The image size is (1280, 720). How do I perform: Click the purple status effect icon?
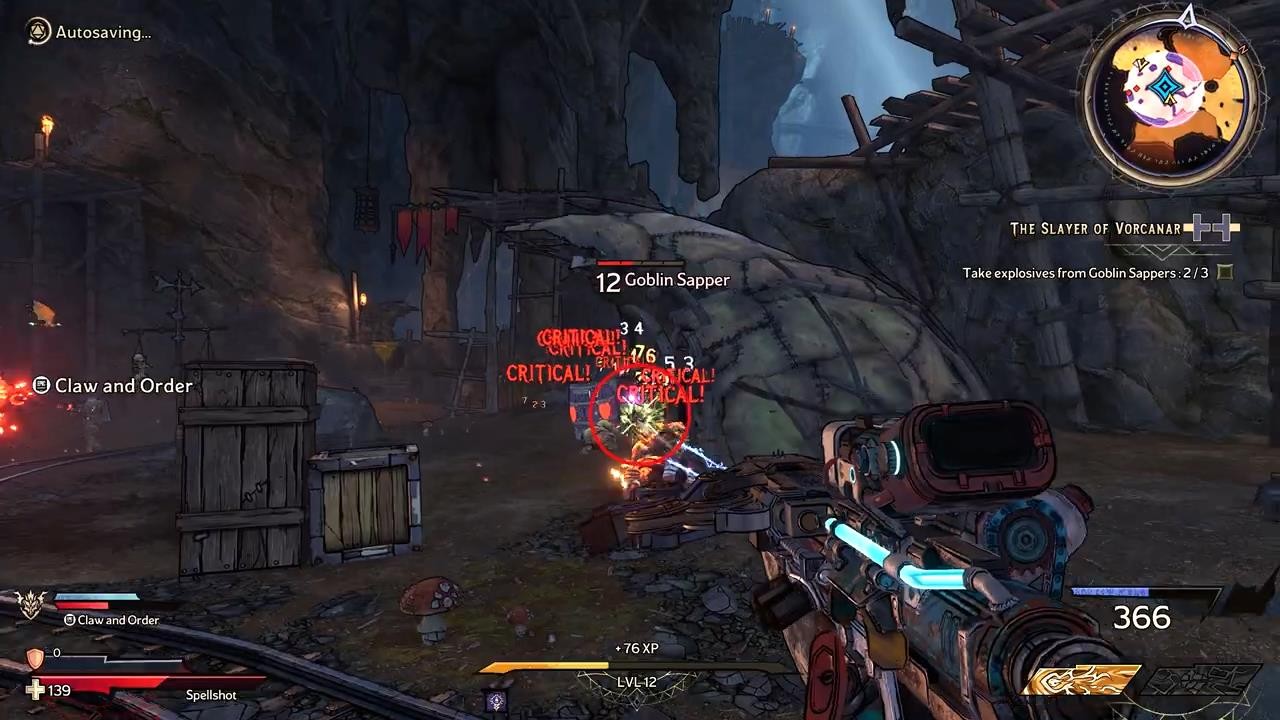[x=495, y=701]
